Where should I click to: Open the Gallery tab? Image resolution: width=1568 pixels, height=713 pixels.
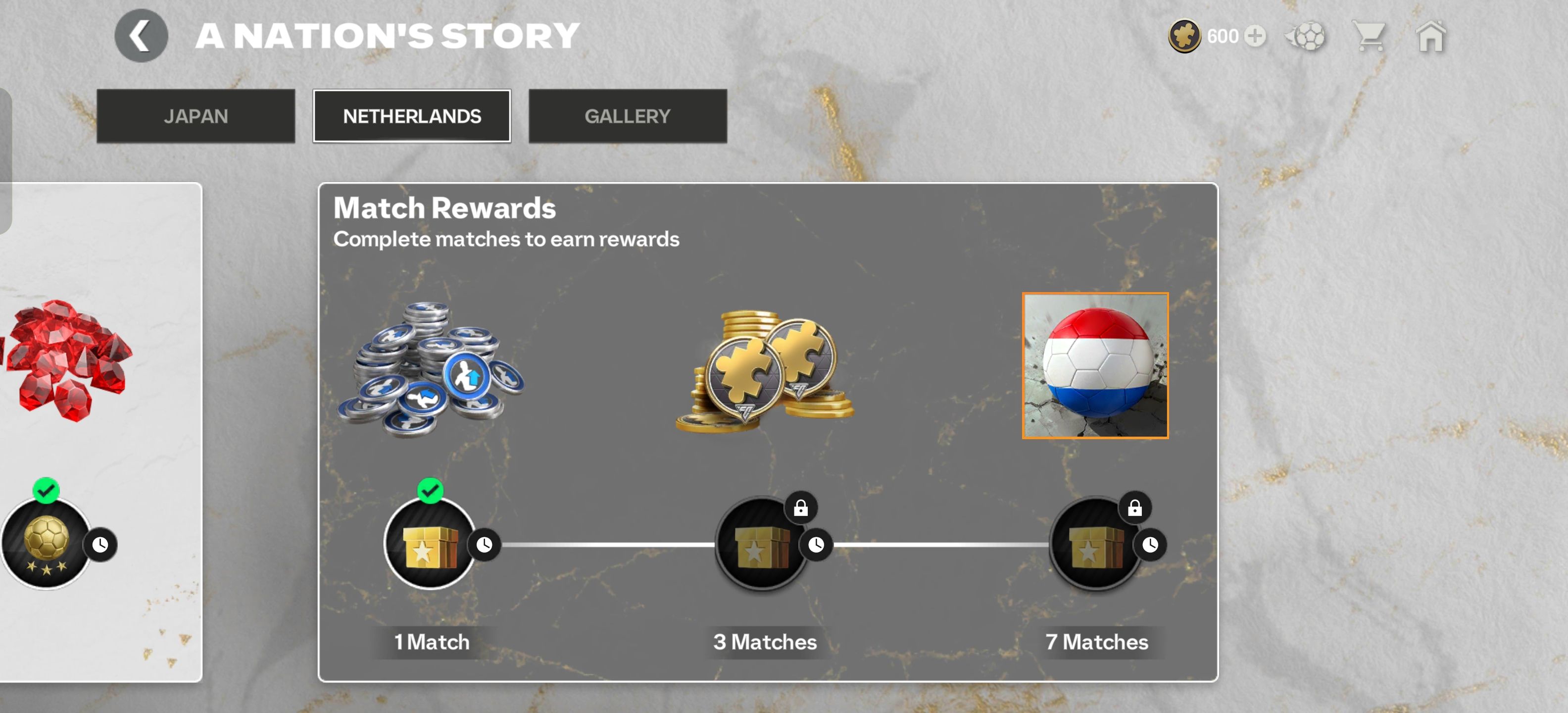(627, 116)
